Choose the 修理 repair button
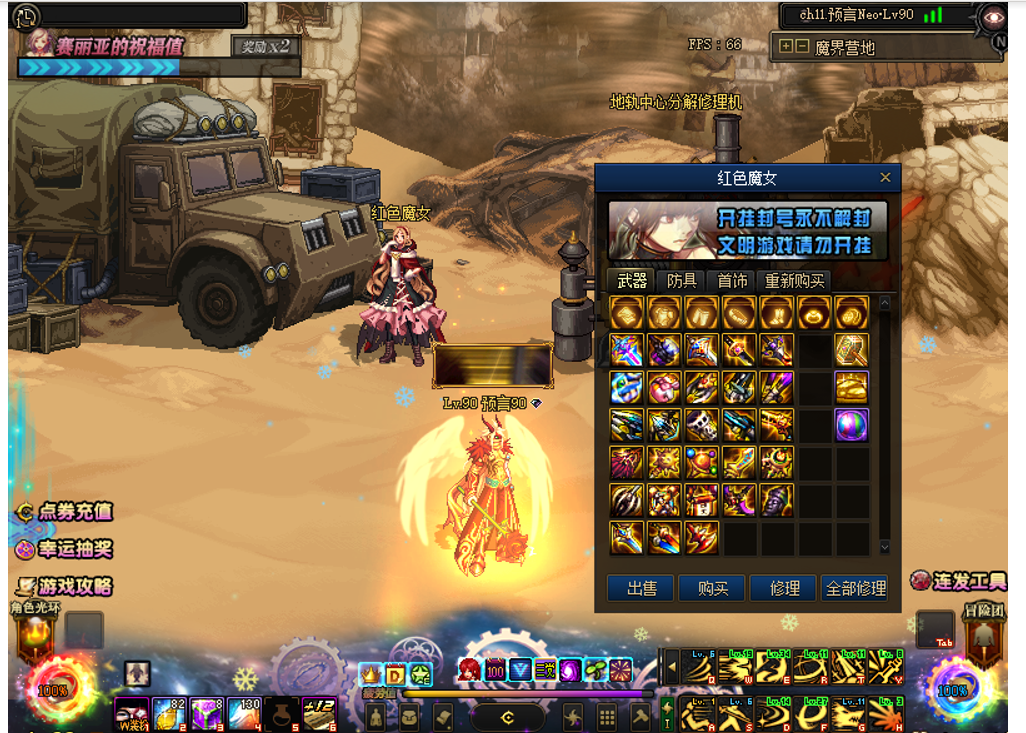The height and width of the screenshot is (733, 1026). pyautogui.click(x=784, y=589)
